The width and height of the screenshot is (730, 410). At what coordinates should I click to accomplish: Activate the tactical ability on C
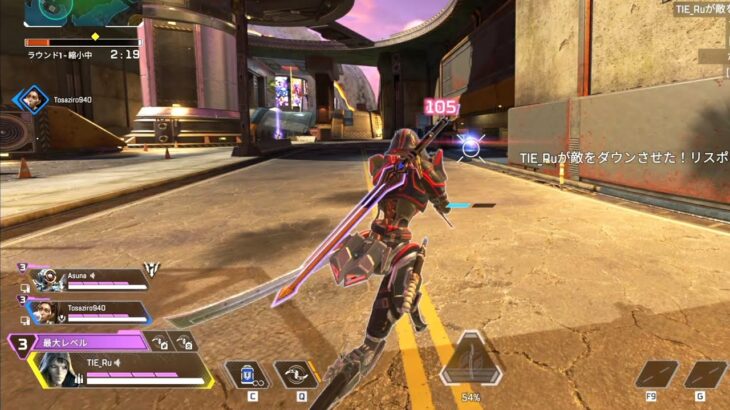[x=247, y=375]
